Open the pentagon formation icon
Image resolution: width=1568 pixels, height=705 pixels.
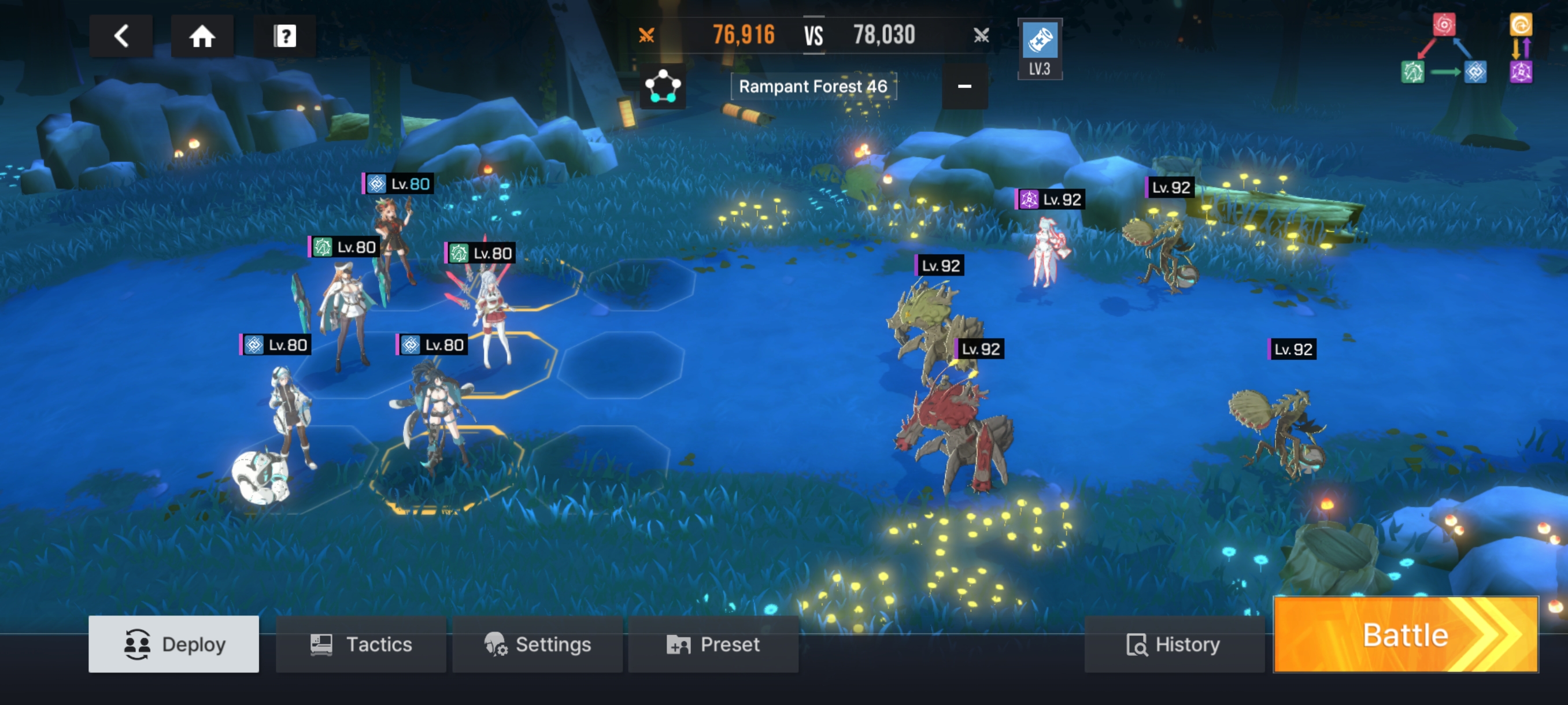point(662,86)
